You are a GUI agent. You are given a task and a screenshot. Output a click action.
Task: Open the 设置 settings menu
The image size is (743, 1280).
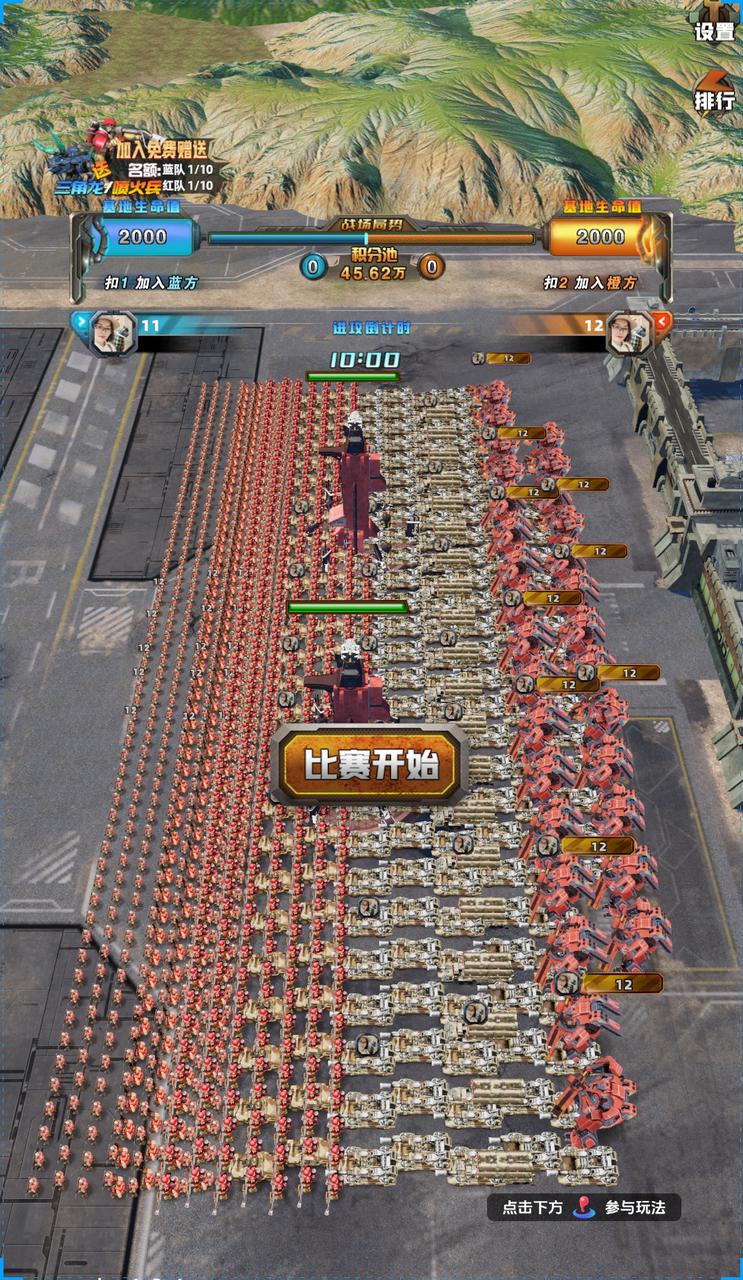715,24
